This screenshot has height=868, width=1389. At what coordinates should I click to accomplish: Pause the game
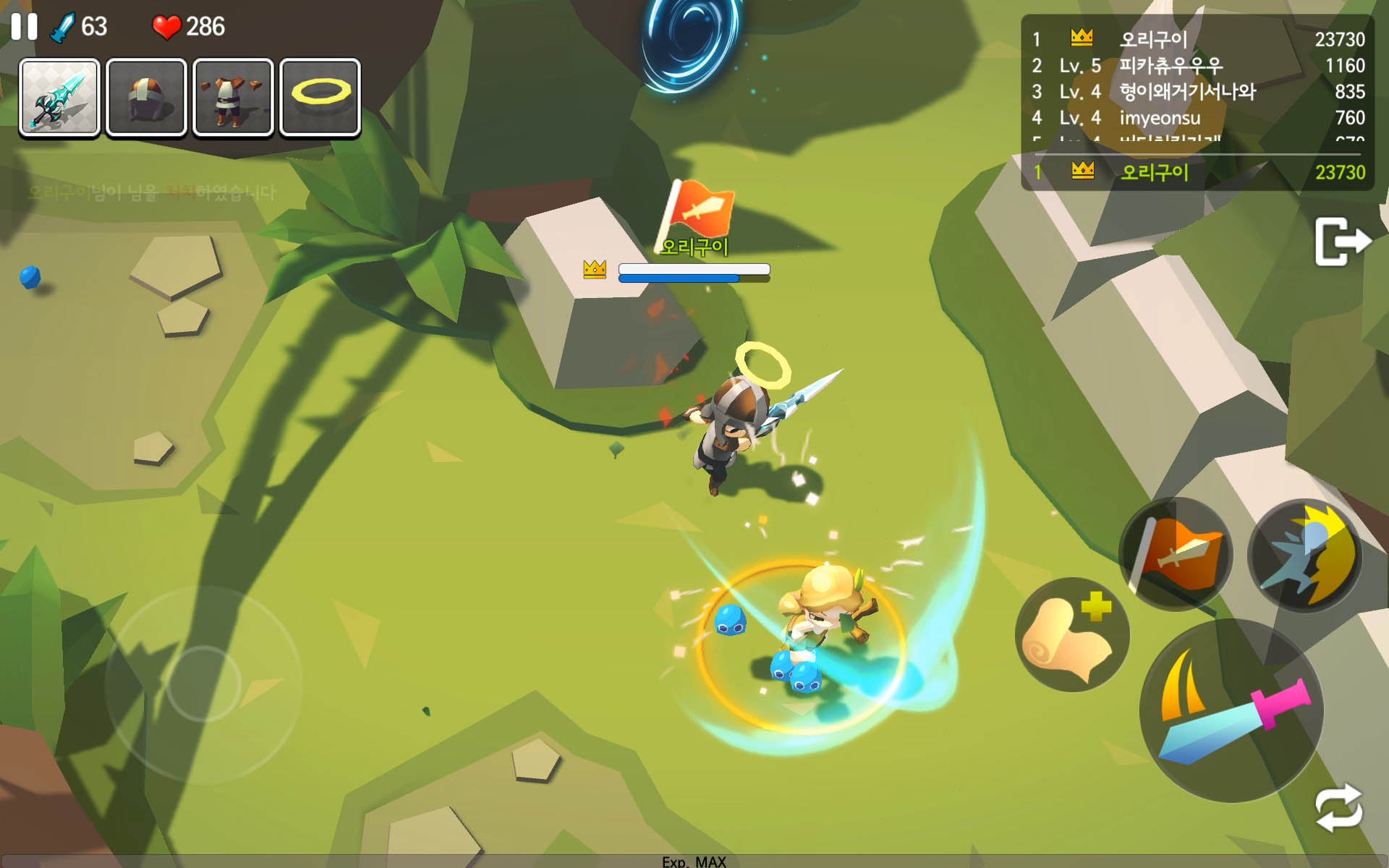[x=24, y=27]
